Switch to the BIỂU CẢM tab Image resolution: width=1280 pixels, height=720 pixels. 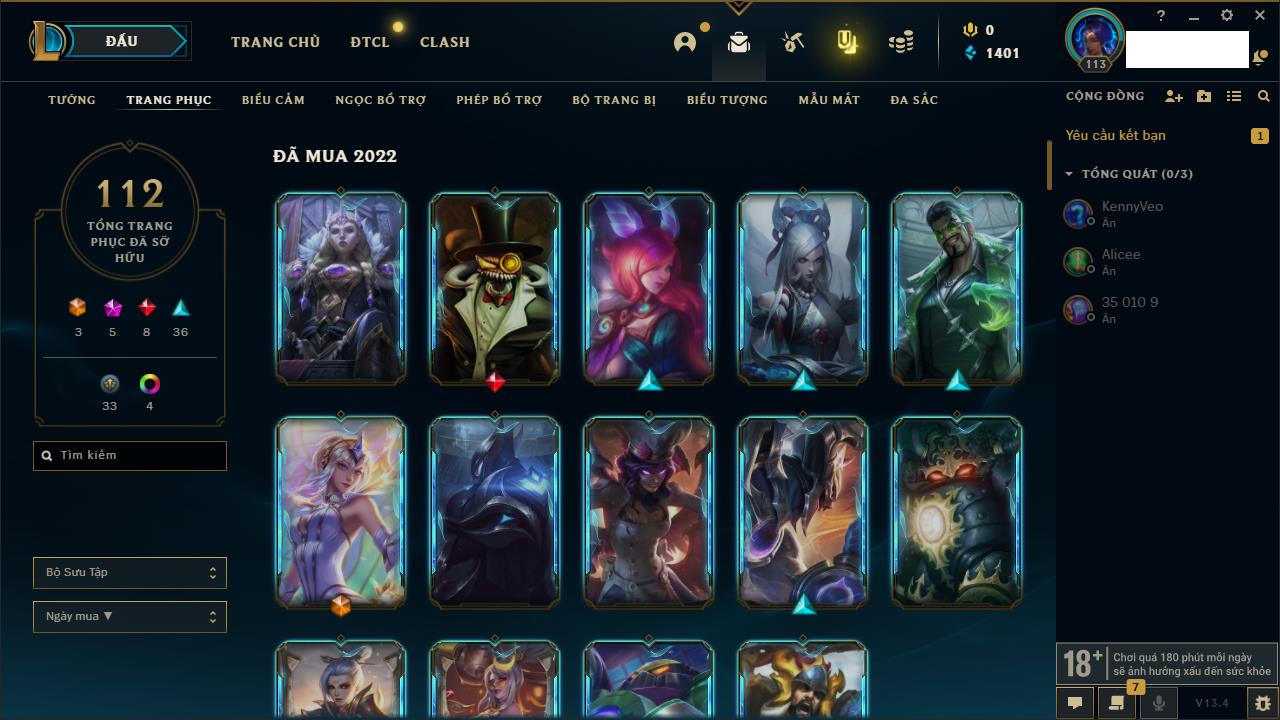[x=273, y=100]
